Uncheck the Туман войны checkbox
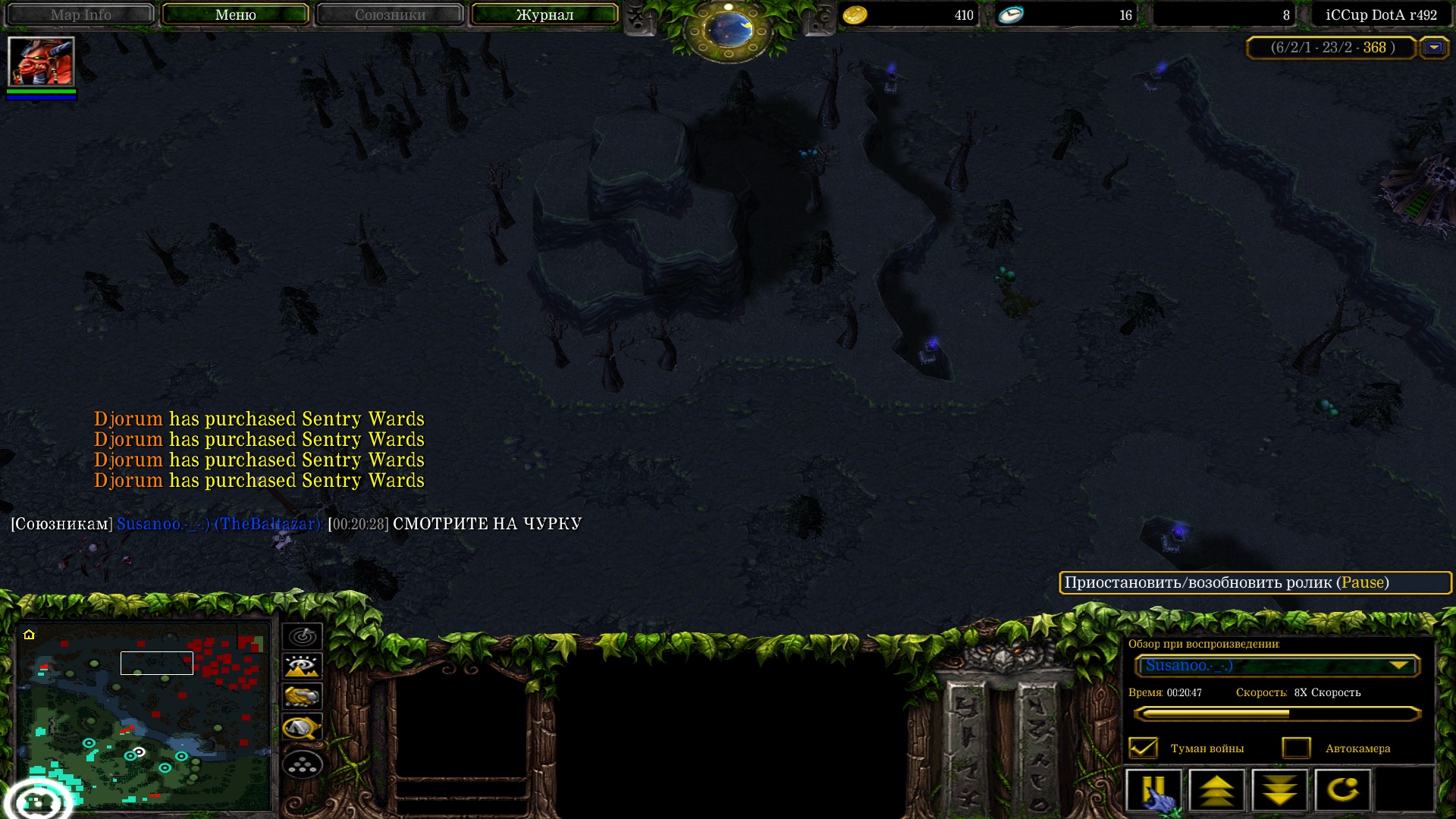The width and height of the screenshot is (1456, 819). tap(1143, 748)
